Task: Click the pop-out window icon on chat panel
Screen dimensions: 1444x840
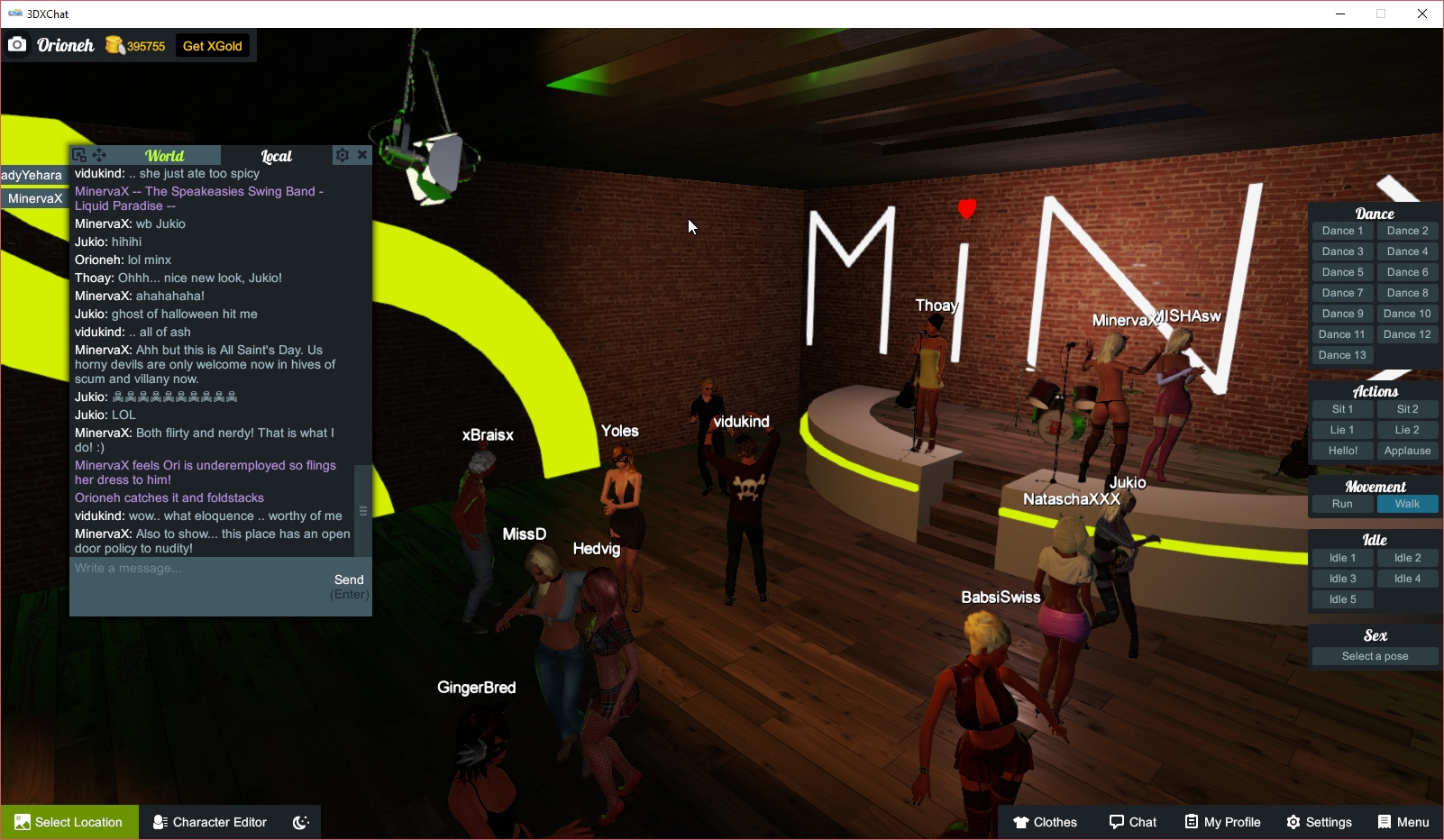Action: pyautogui.click(x=79, y=155)
